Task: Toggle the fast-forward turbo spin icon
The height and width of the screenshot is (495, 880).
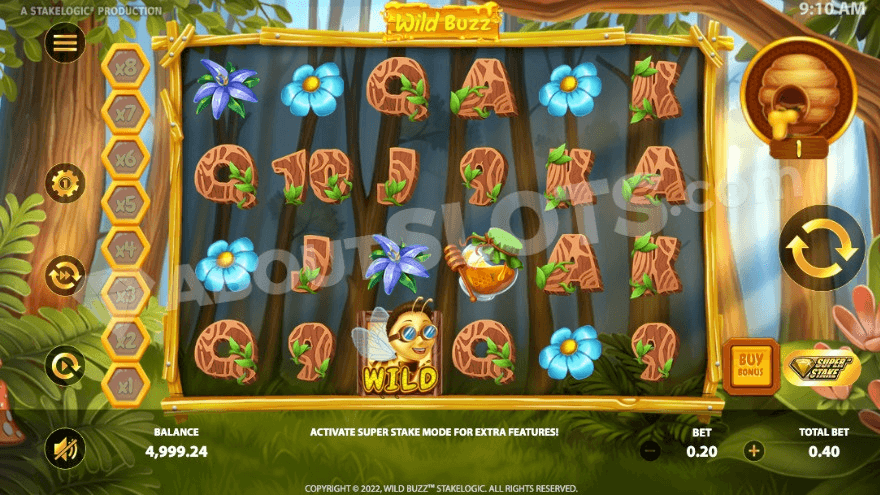Action: pos(65,275)
